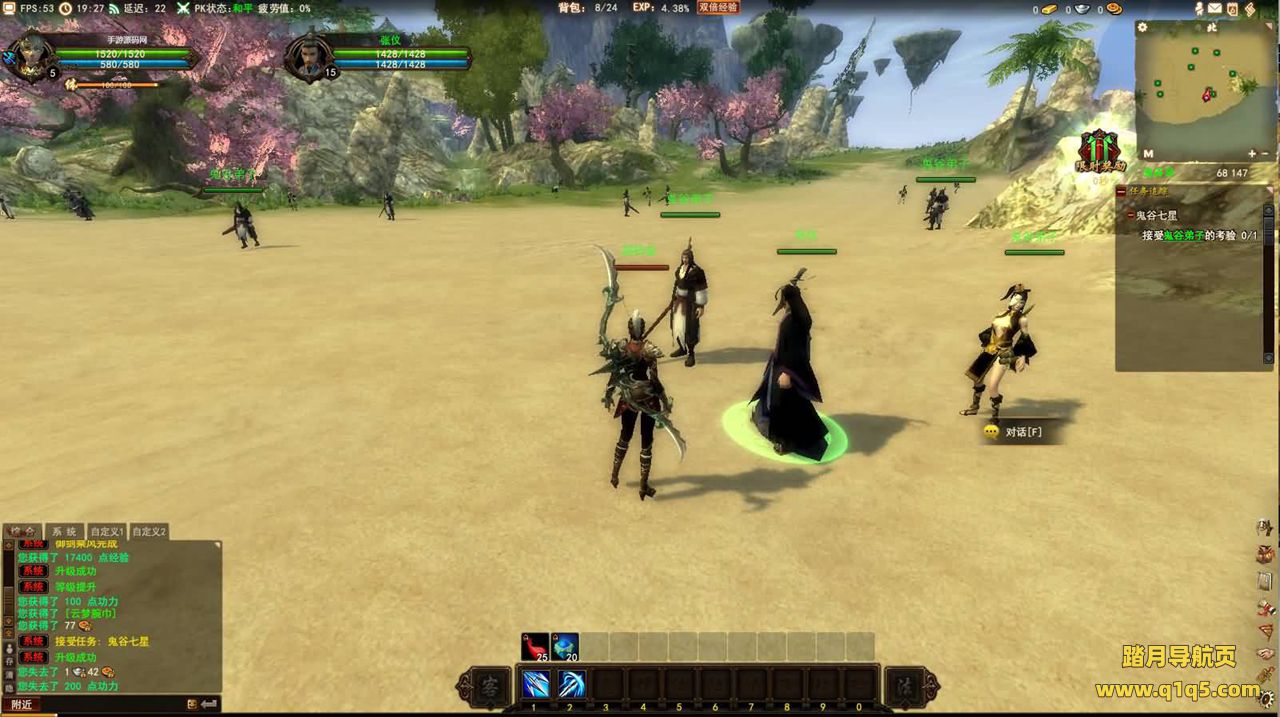Viewport: 1280px width, 717px height.
Task: Open the chat emoji picker
Action: coord(191,704)
